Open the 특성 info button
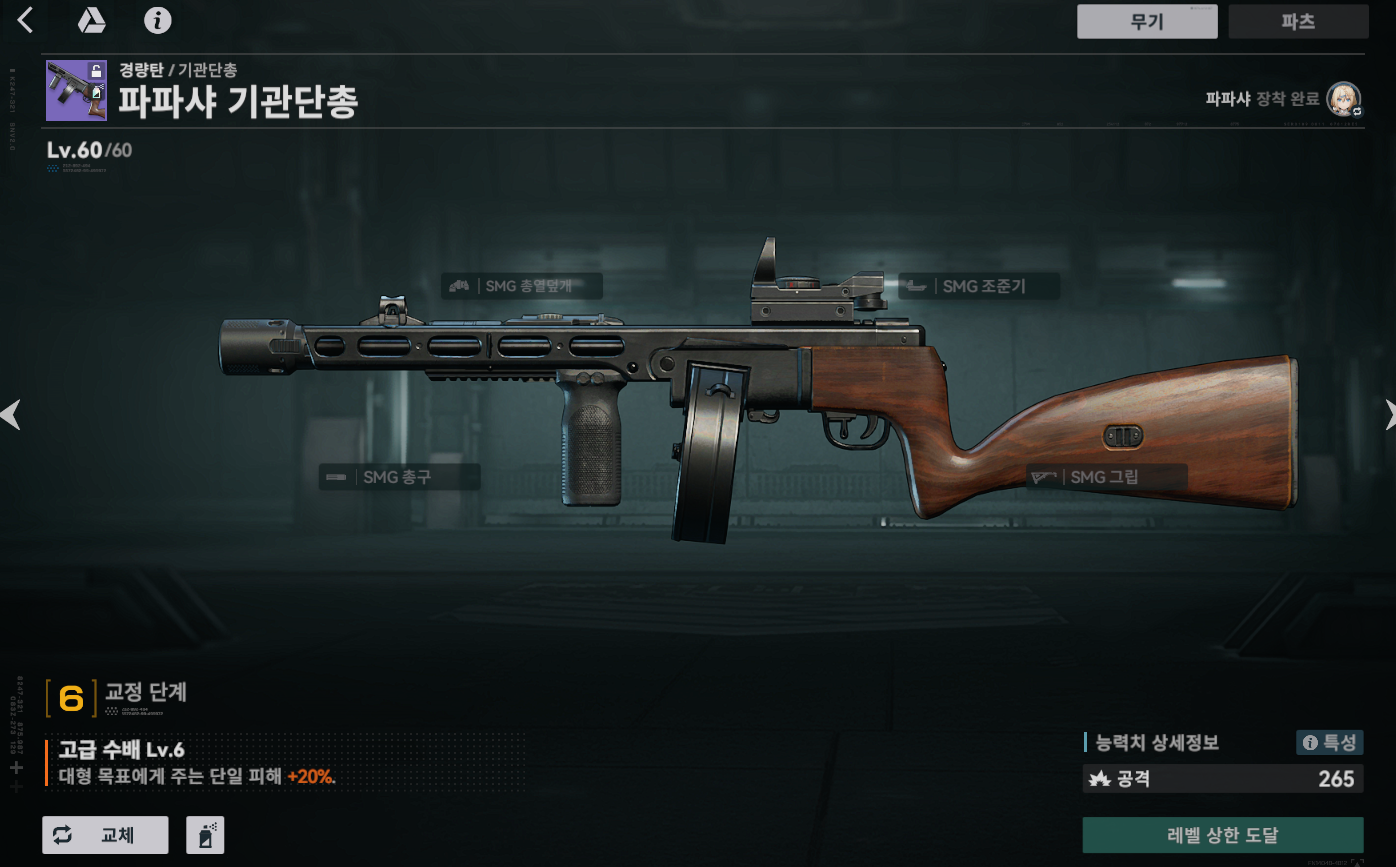Image resolution: width=1396 pixels, height=867 pixels. click(x=1329, y=742)
